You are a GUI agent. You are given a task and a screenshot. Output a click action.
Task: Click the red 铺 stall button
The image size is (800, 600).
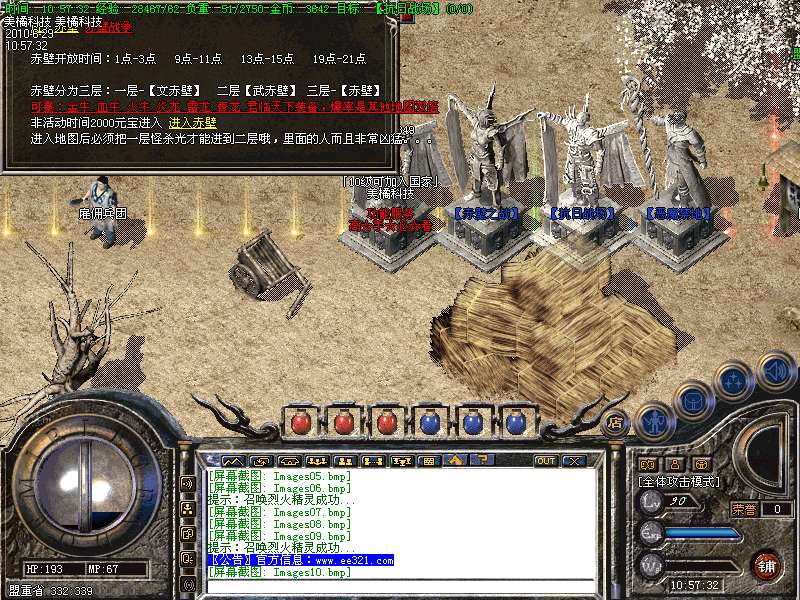point(766,565)
